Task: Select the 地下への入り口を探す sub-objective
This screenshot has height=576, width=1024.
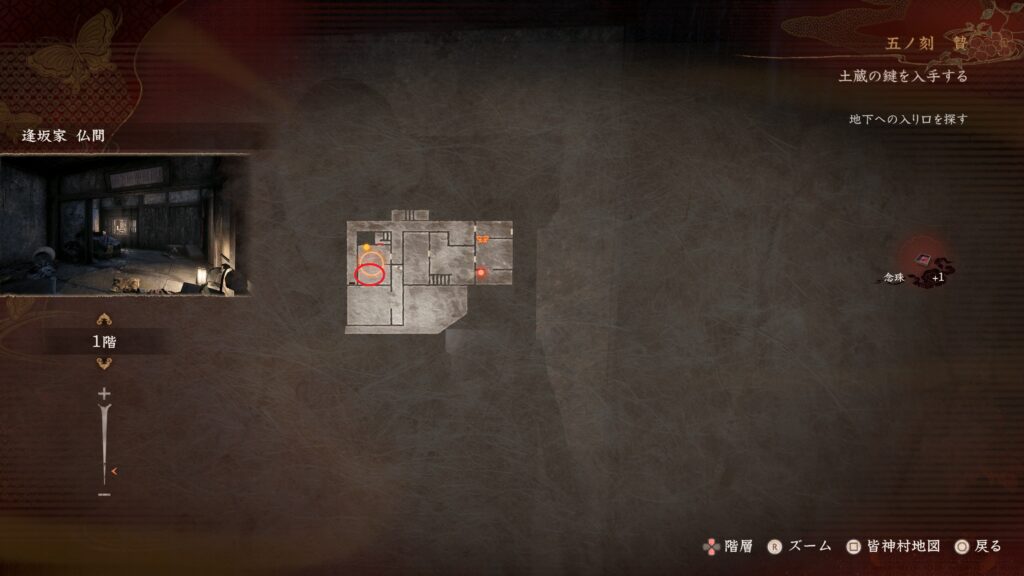Action: [x=908, y=119]
